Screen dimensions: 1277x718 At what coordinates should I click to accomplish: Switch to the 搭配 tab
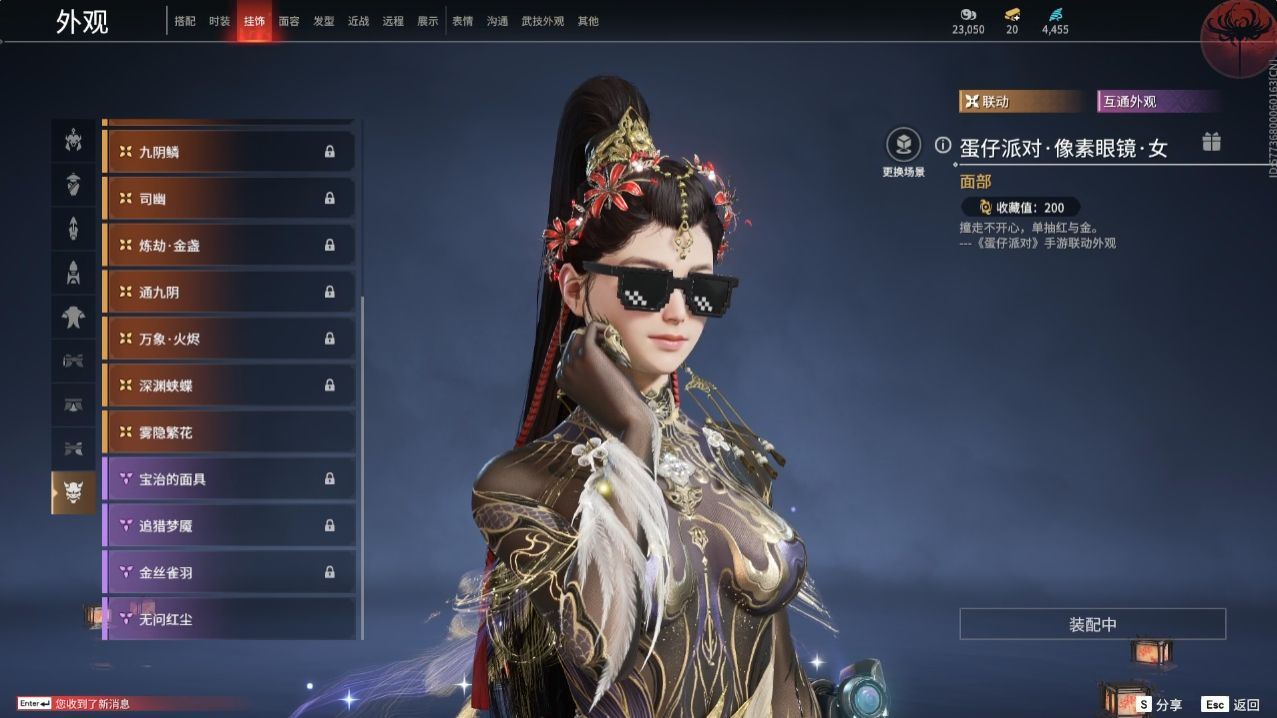click(185, 21)
